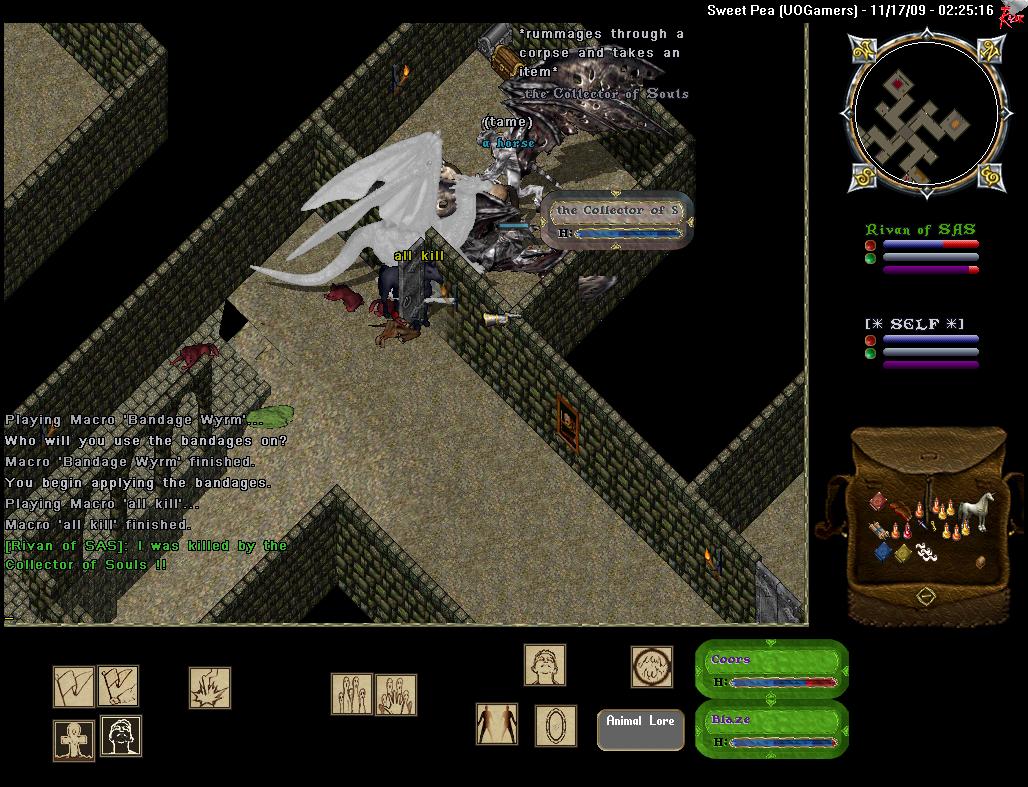Select the blue book in the backpack
1028x787 pixels.
883,551
